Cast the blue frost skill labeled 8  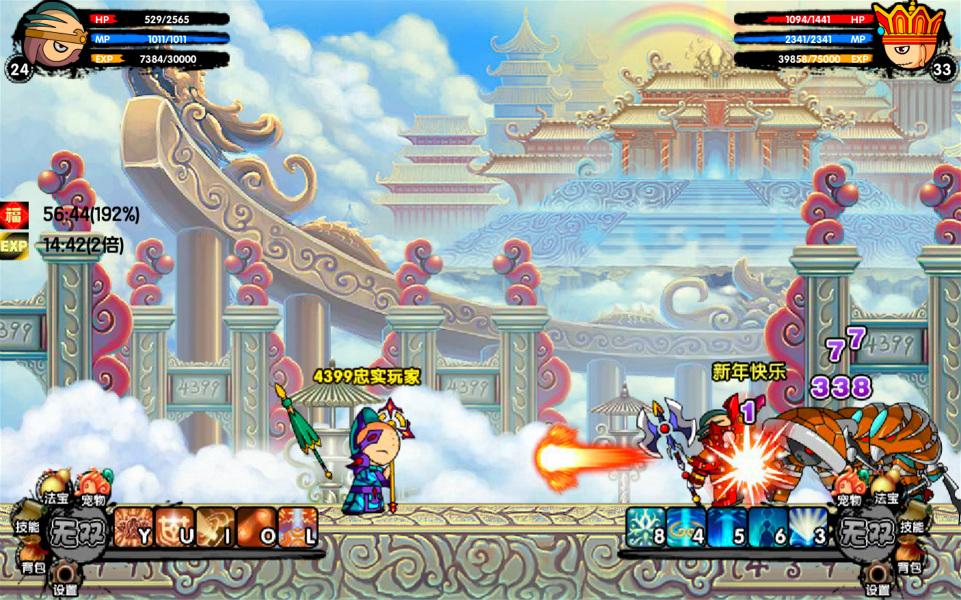coord(646,527)
